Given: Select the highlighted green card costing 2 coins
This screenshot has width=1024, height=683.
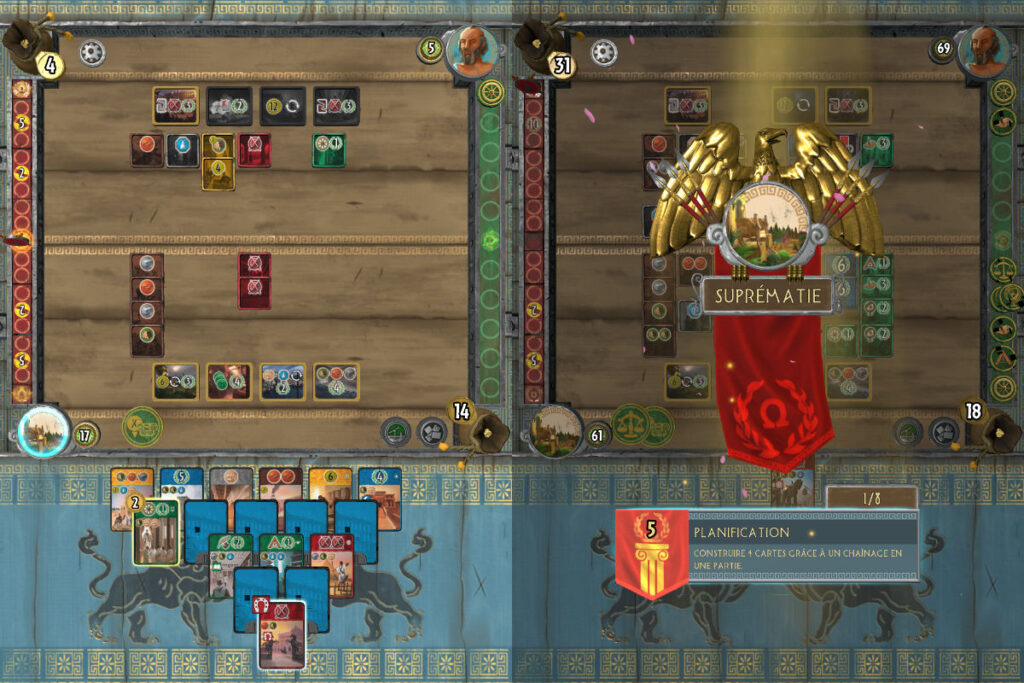Looking at the screenshot, I should pos(157,530).
